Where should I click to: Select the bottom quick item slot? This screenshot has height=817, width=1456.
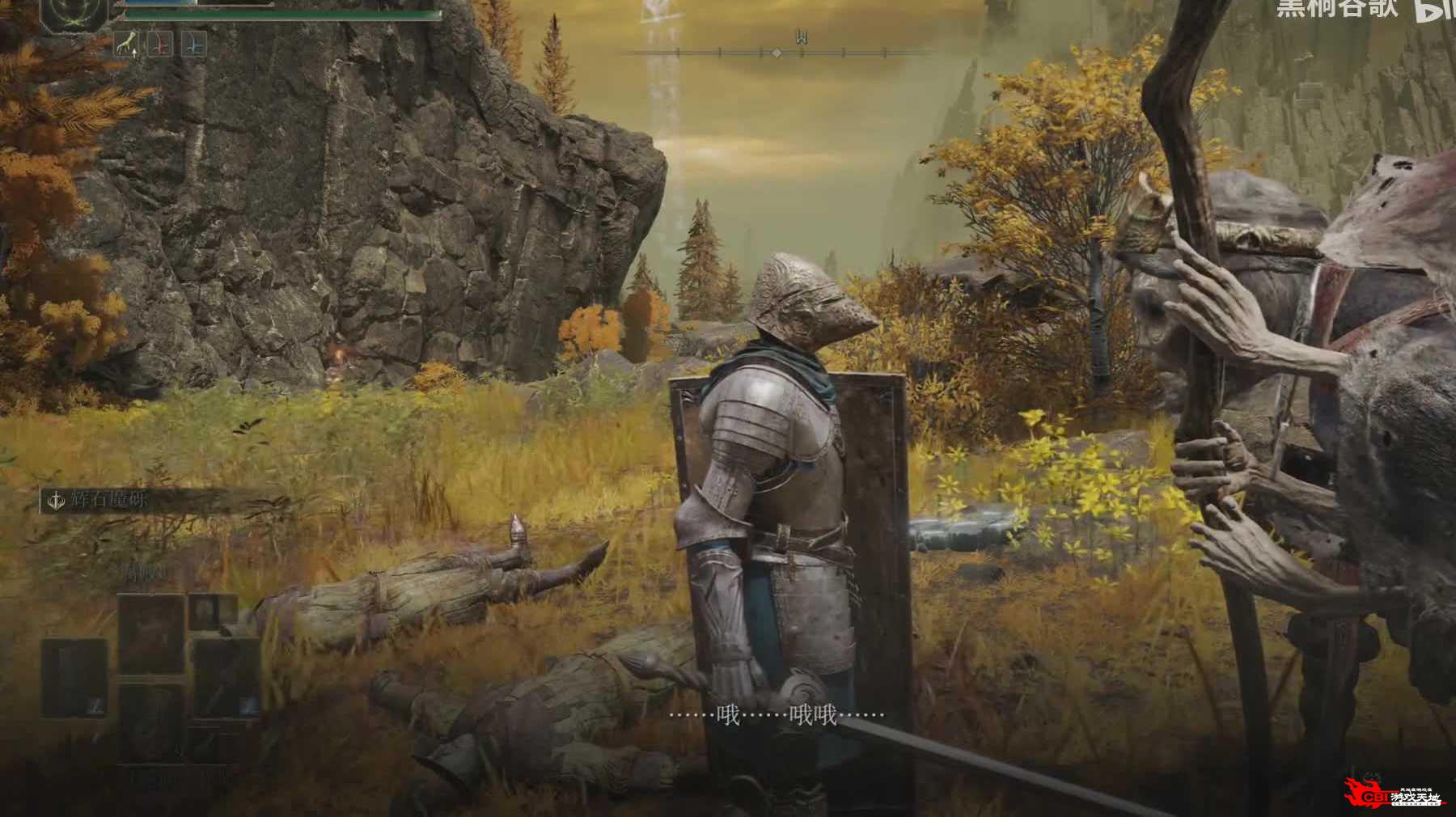point(151,722)
